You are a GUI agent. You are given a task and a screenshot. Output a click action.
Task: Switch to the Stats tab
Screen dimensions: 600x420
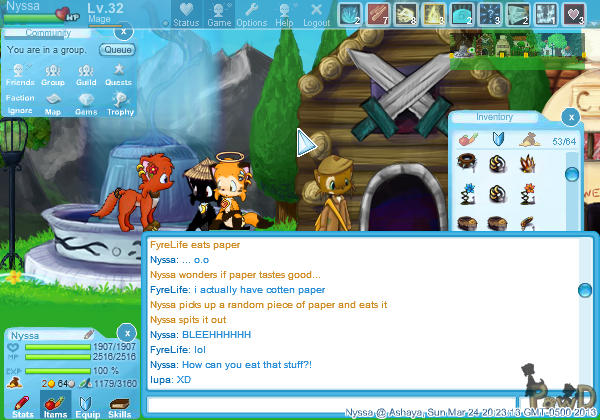coord(22,405)
